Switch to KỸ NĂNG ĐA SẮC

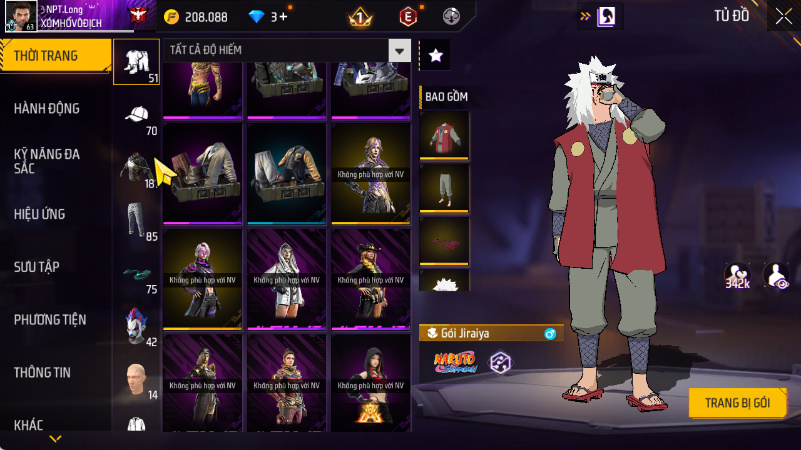click(x=47, y=162)
